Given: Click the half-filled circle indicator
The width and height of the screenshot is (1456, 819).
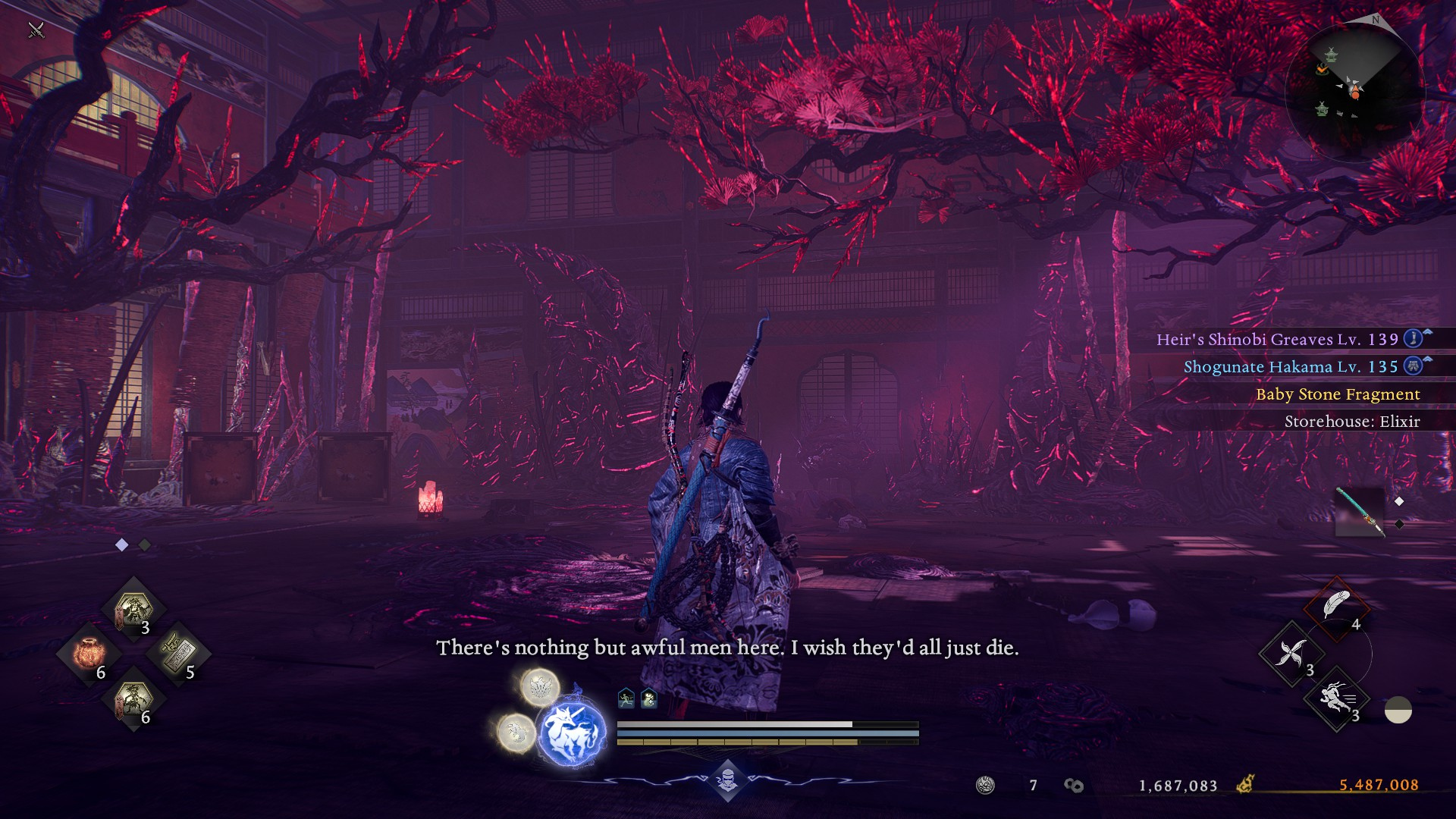Looking at the screenshot, I should pyautogui.click(x=1398, y=711).
